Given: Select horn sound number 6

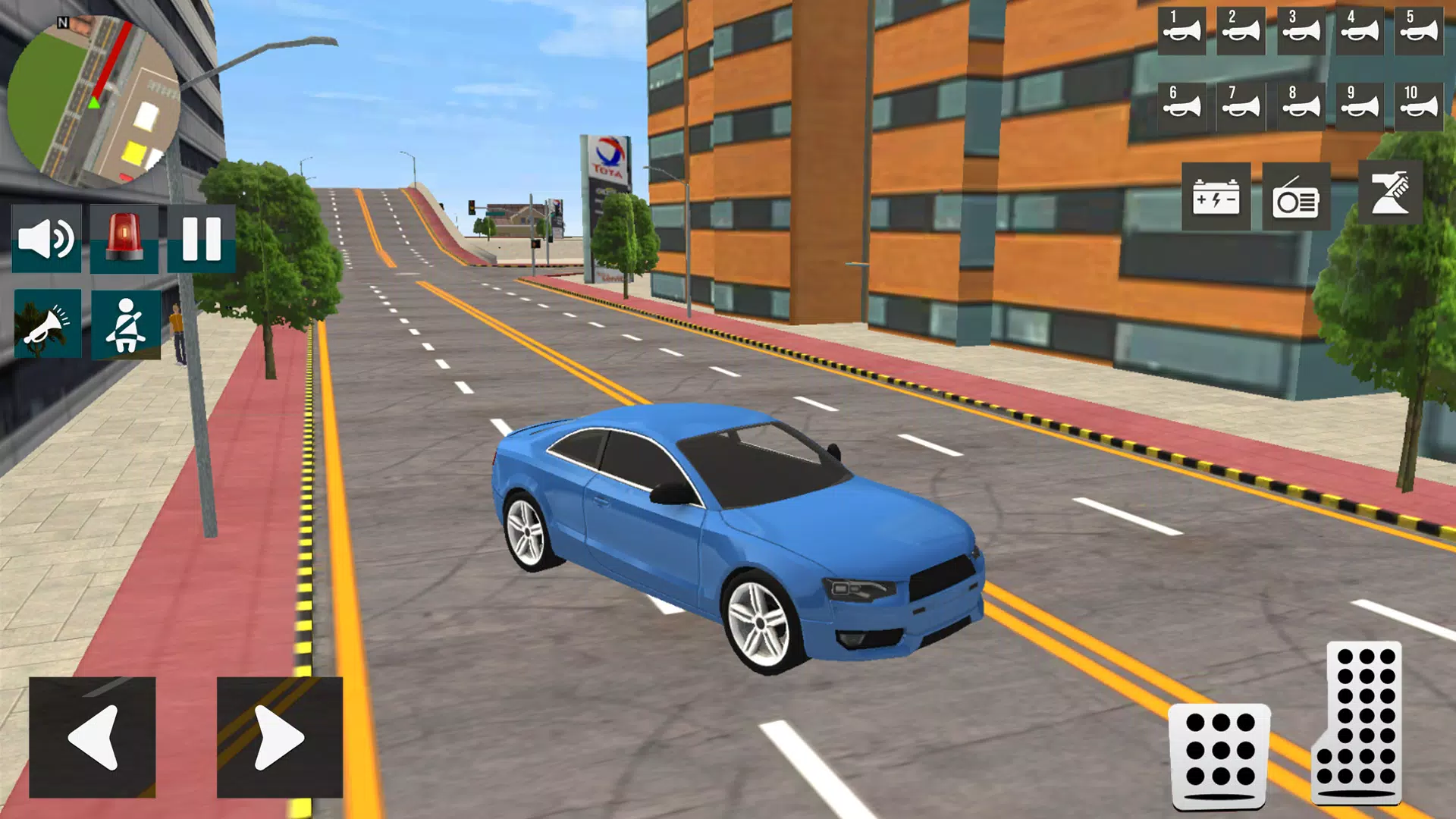Looking at the screenshot, I should [x=1181, y=106].
